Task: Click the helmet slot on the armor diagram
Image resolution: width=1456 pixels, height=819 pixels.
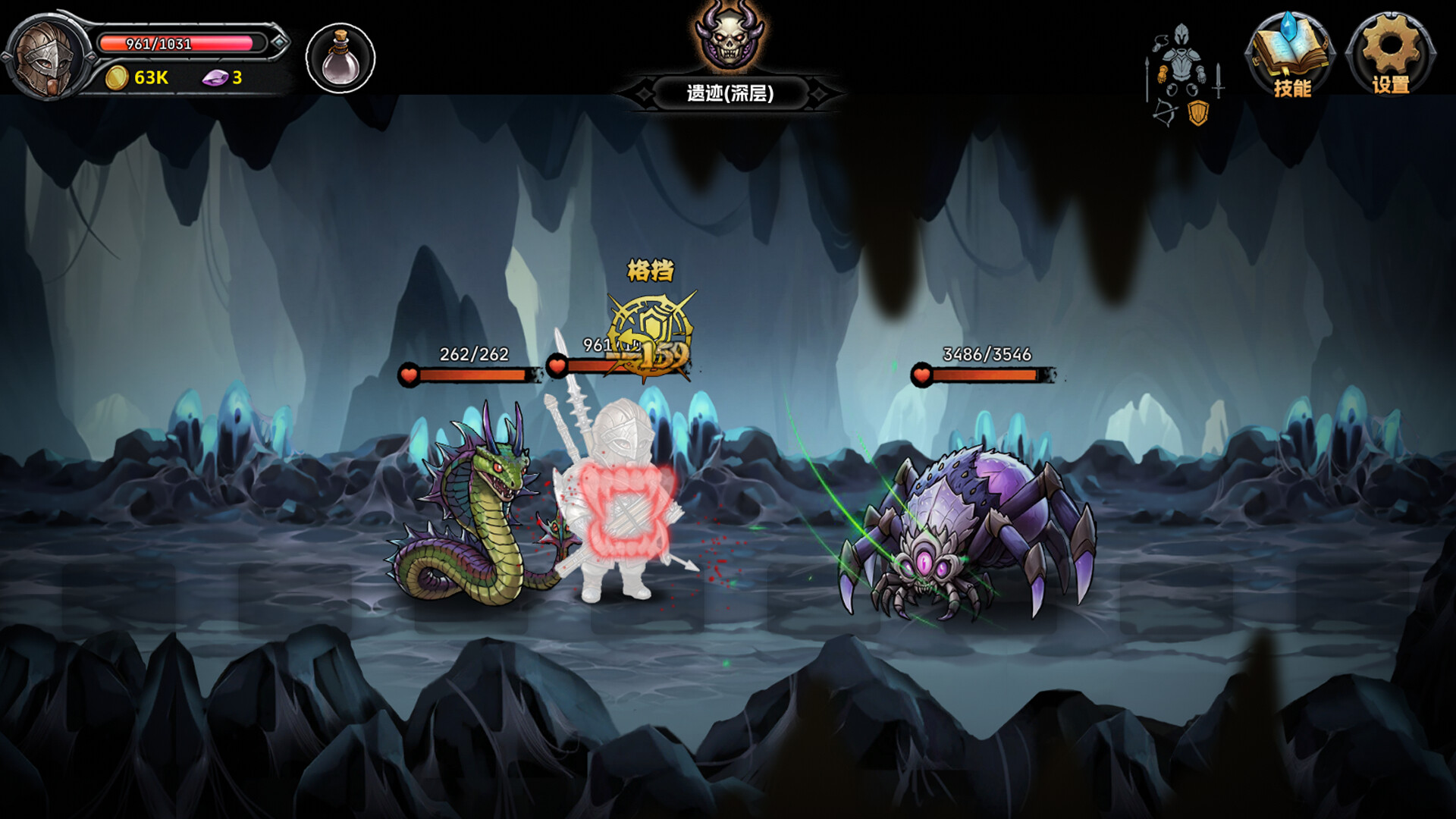Action: (x=1181, y=34)
